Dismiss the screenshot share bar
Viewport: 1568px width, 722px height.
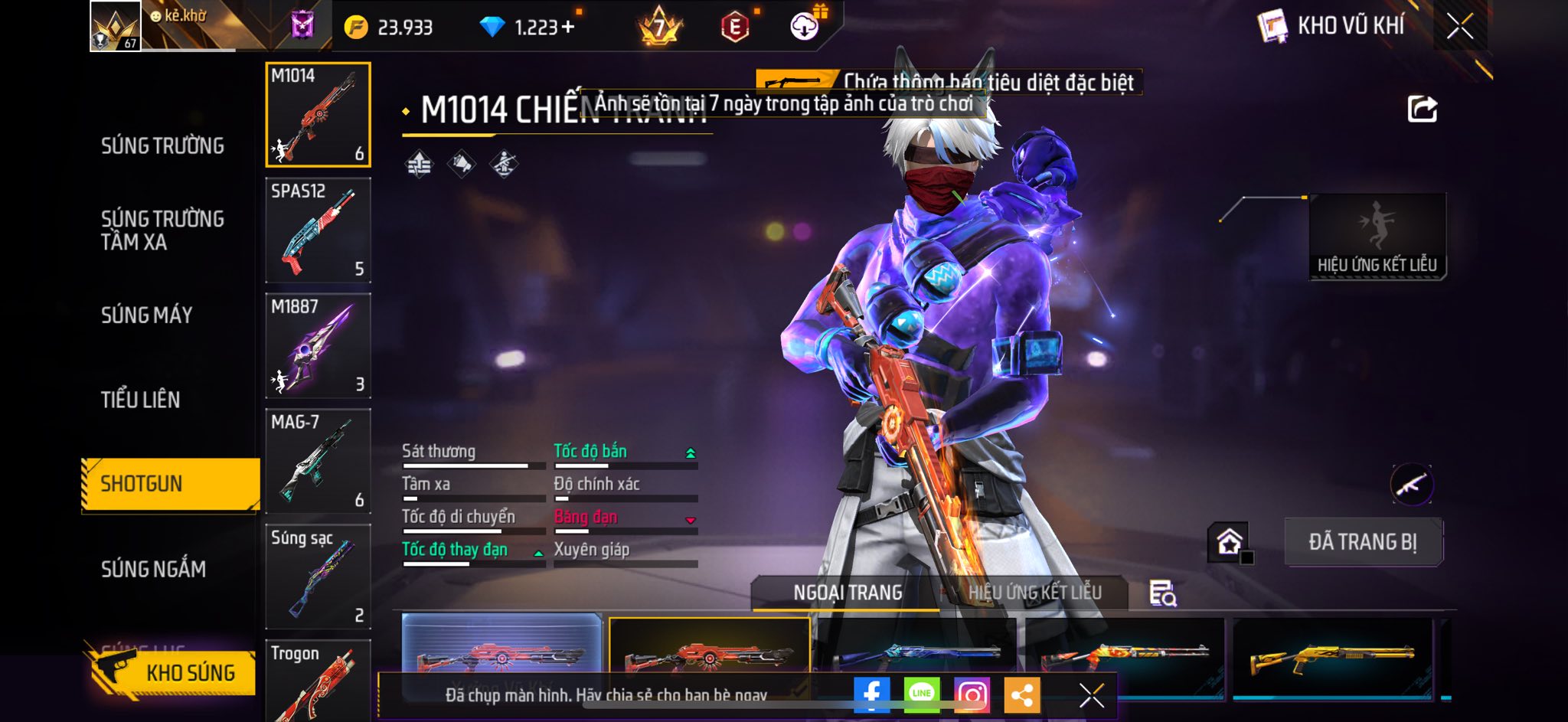pyautogui.click(x=1091, y=695)
